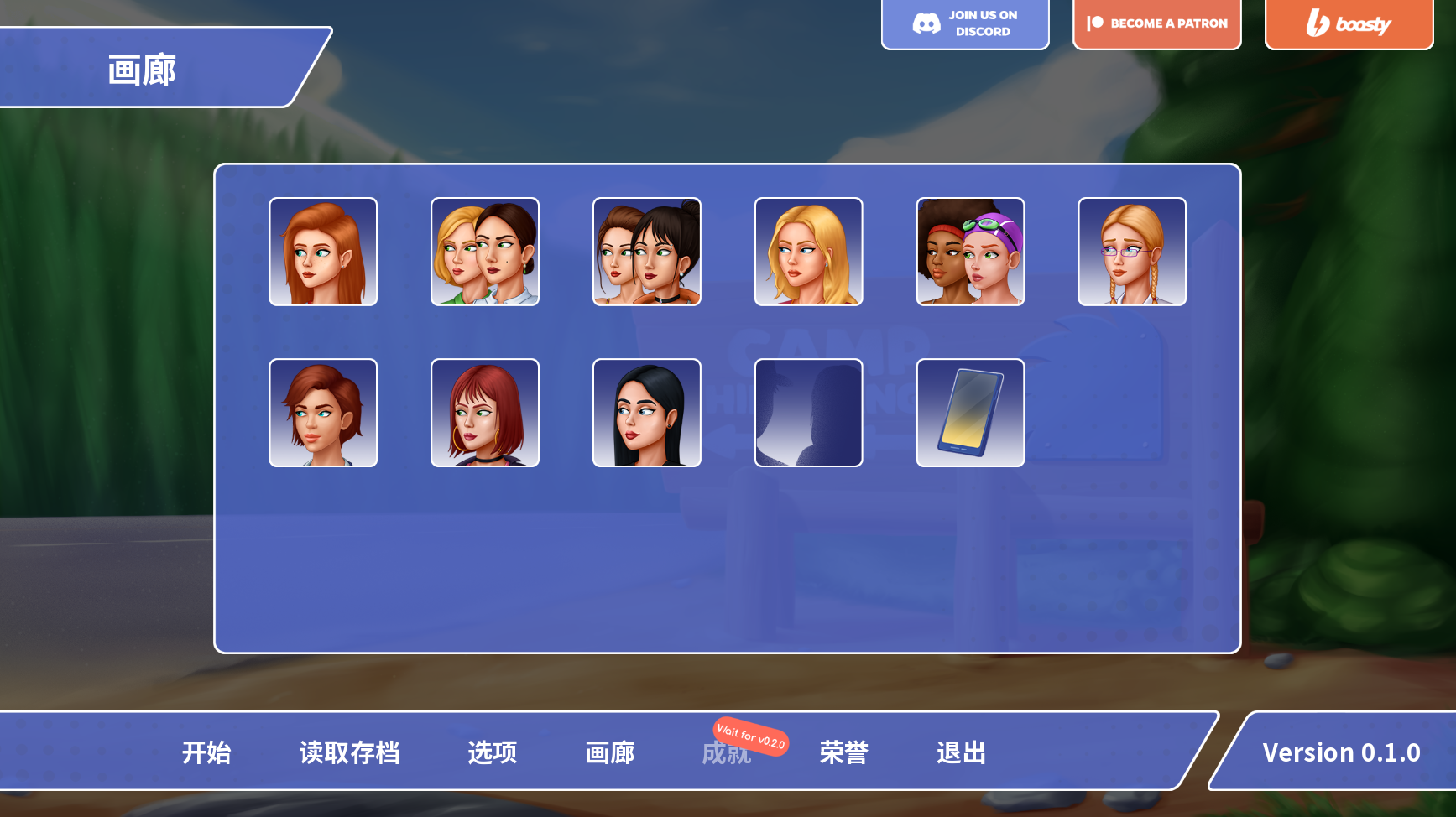Click the Join Us On Discord button
The height and width of the screenshot is (817, 1456).
965,23
